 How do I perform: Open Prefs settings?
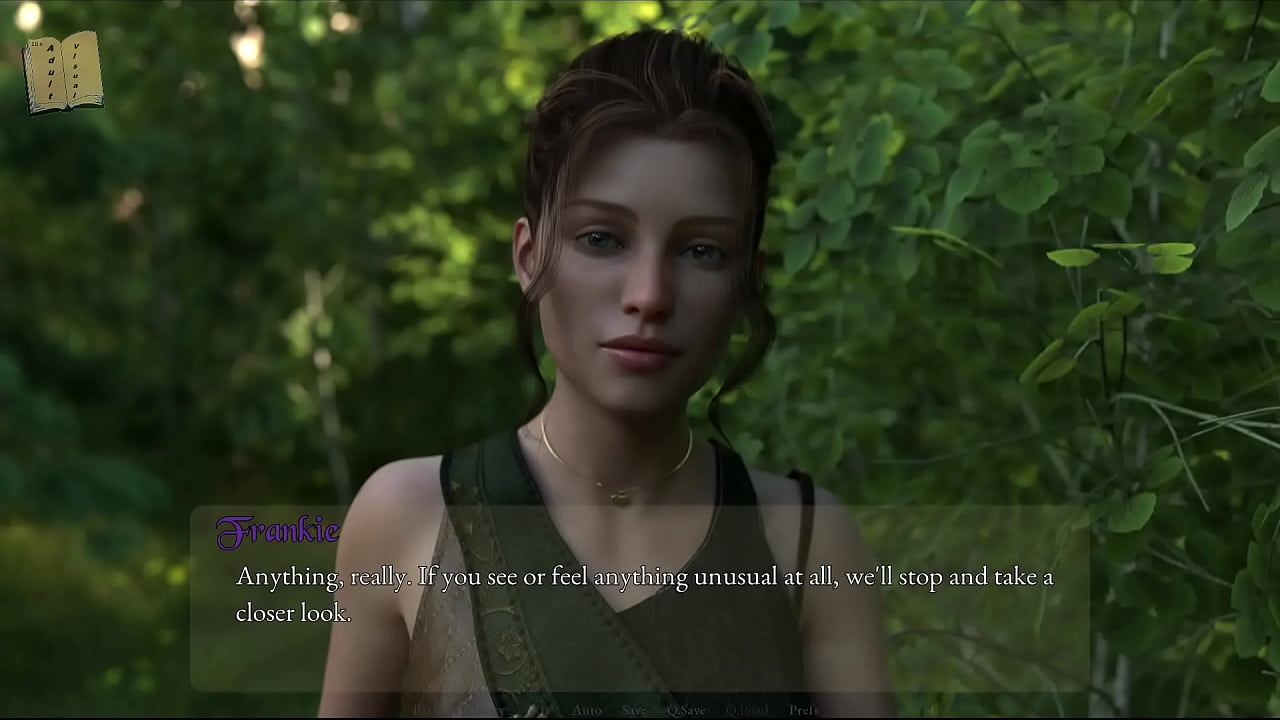(804, 710)
